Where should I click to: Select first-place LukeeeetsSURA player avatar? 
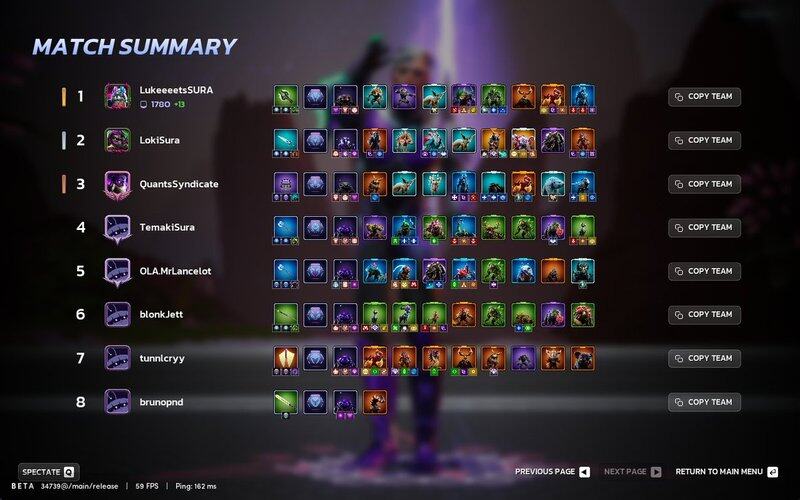click(117, 96)
